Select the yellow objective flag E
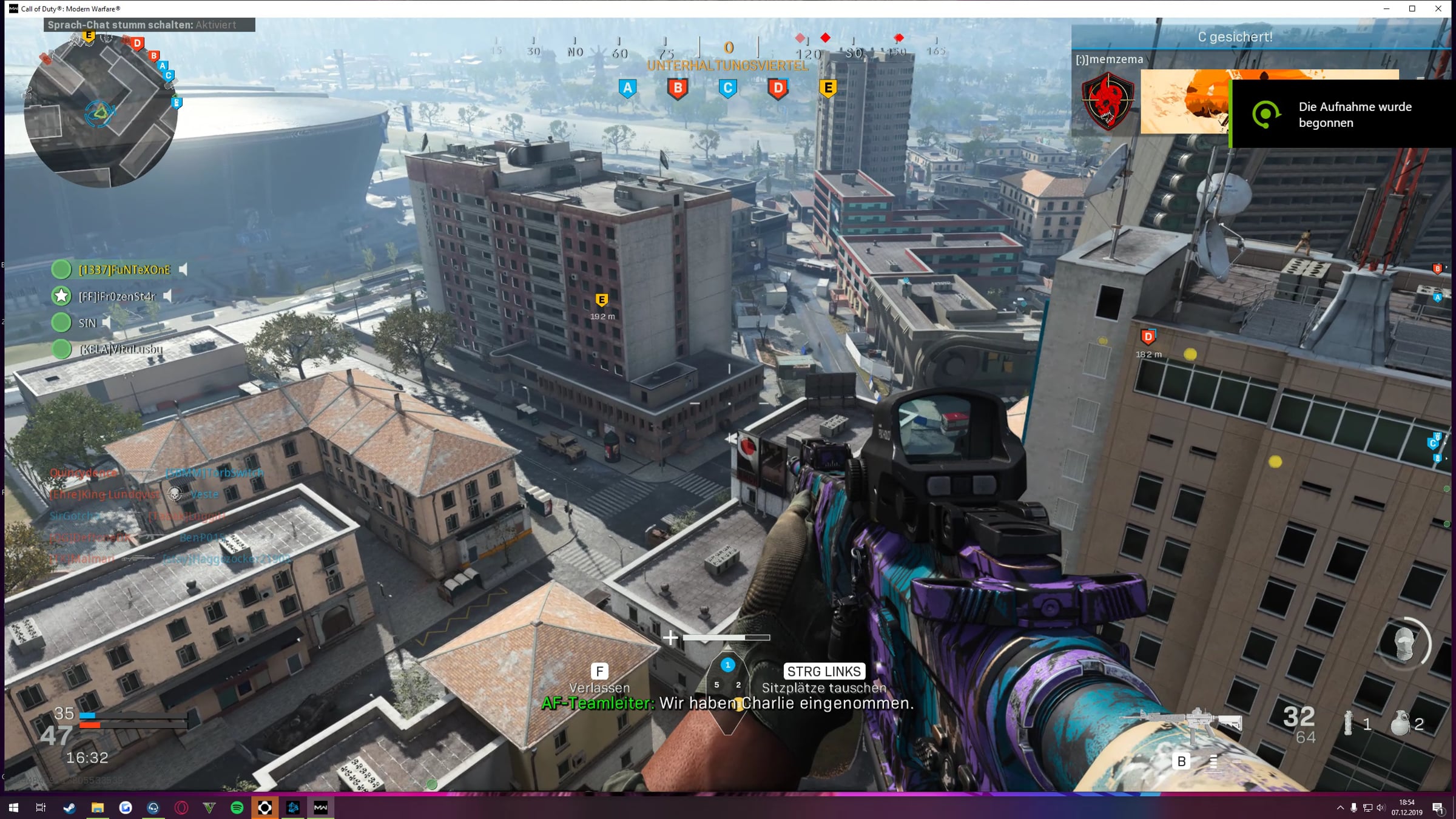The width and height of the screenshot is (1456, 819). click(x=828, y=89)
